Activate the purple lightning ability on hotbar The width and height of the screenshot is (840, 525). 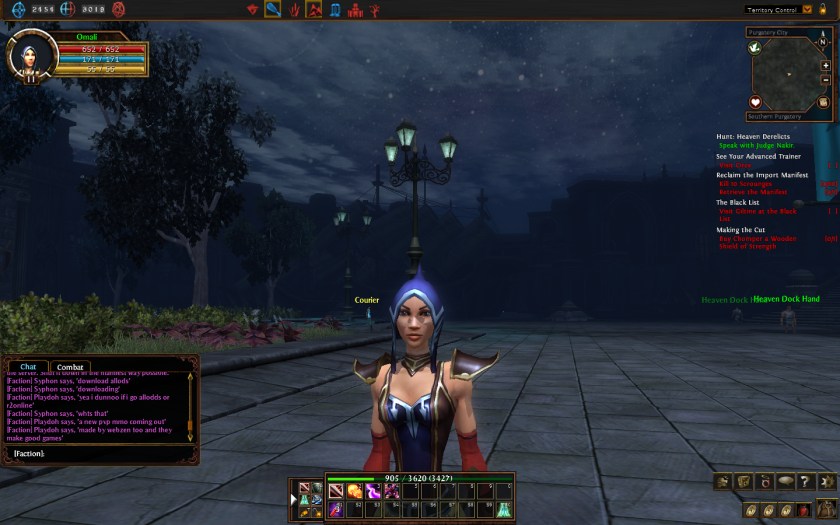coord(373,491)
